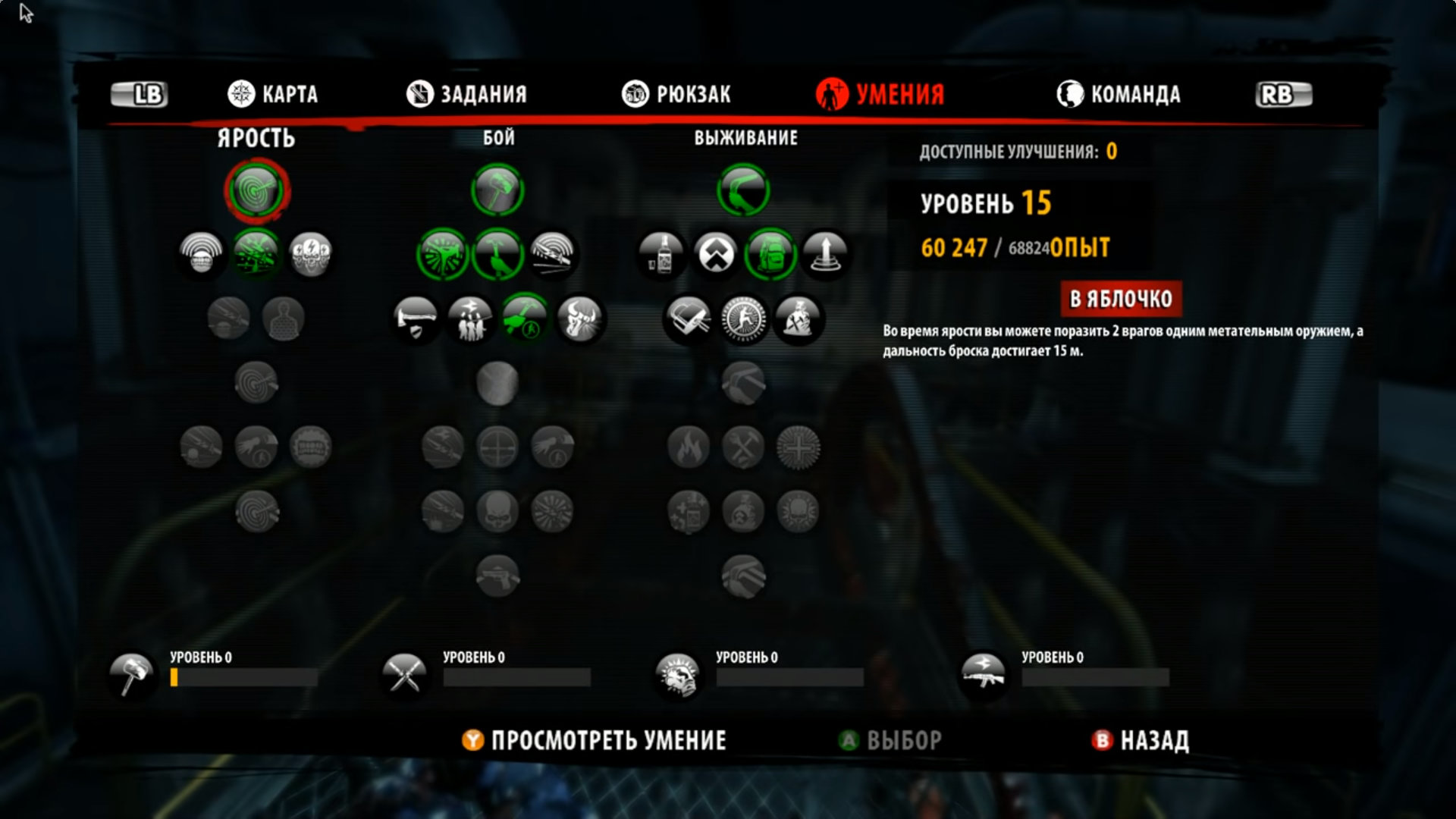This screenshot has height=819, width=1456.
Task: Select the Умения (skills) tab
Action: click(x=880, y=94)
